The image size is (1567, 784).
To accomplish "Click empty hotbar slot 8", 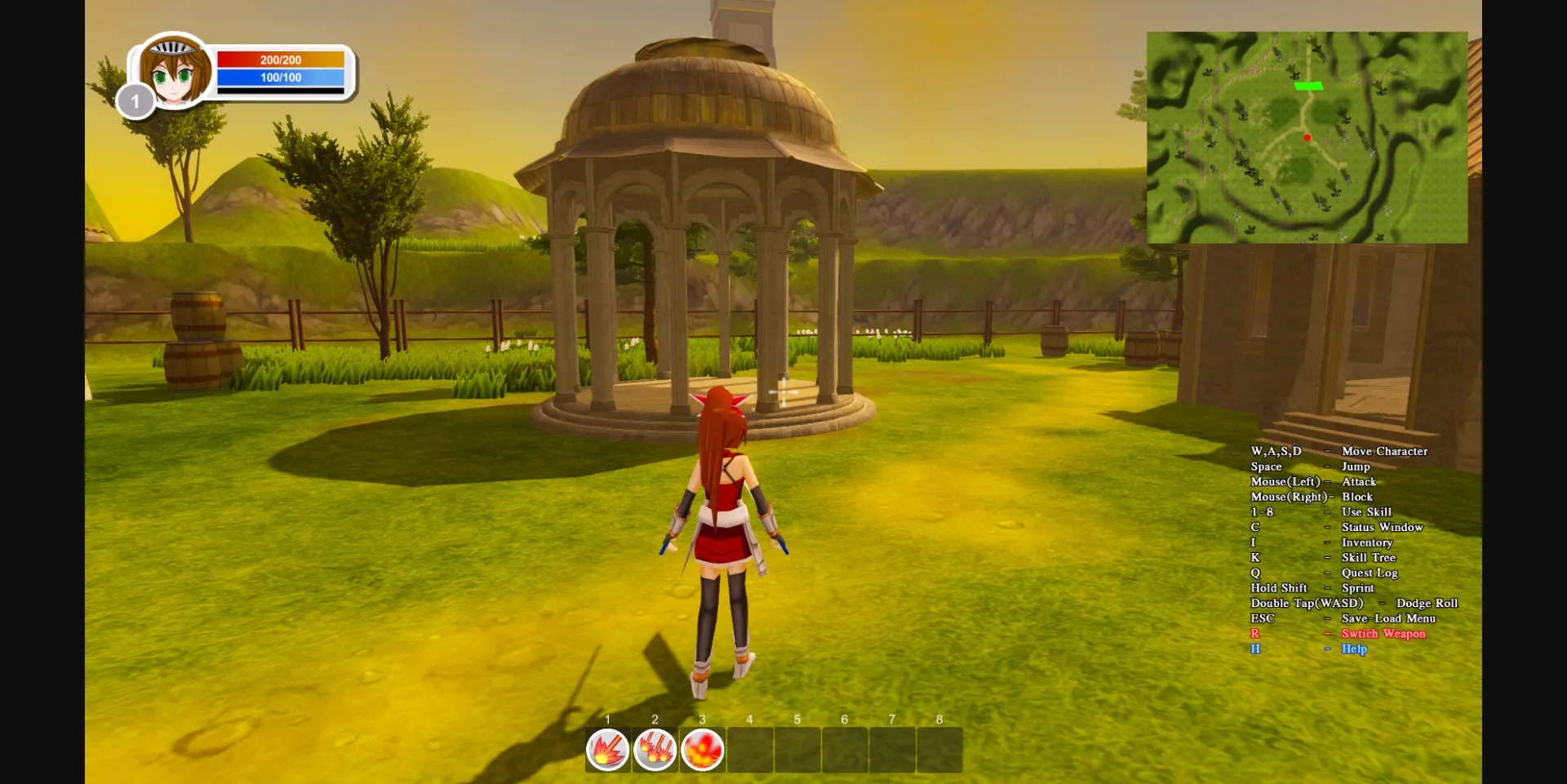I will 940,748.
